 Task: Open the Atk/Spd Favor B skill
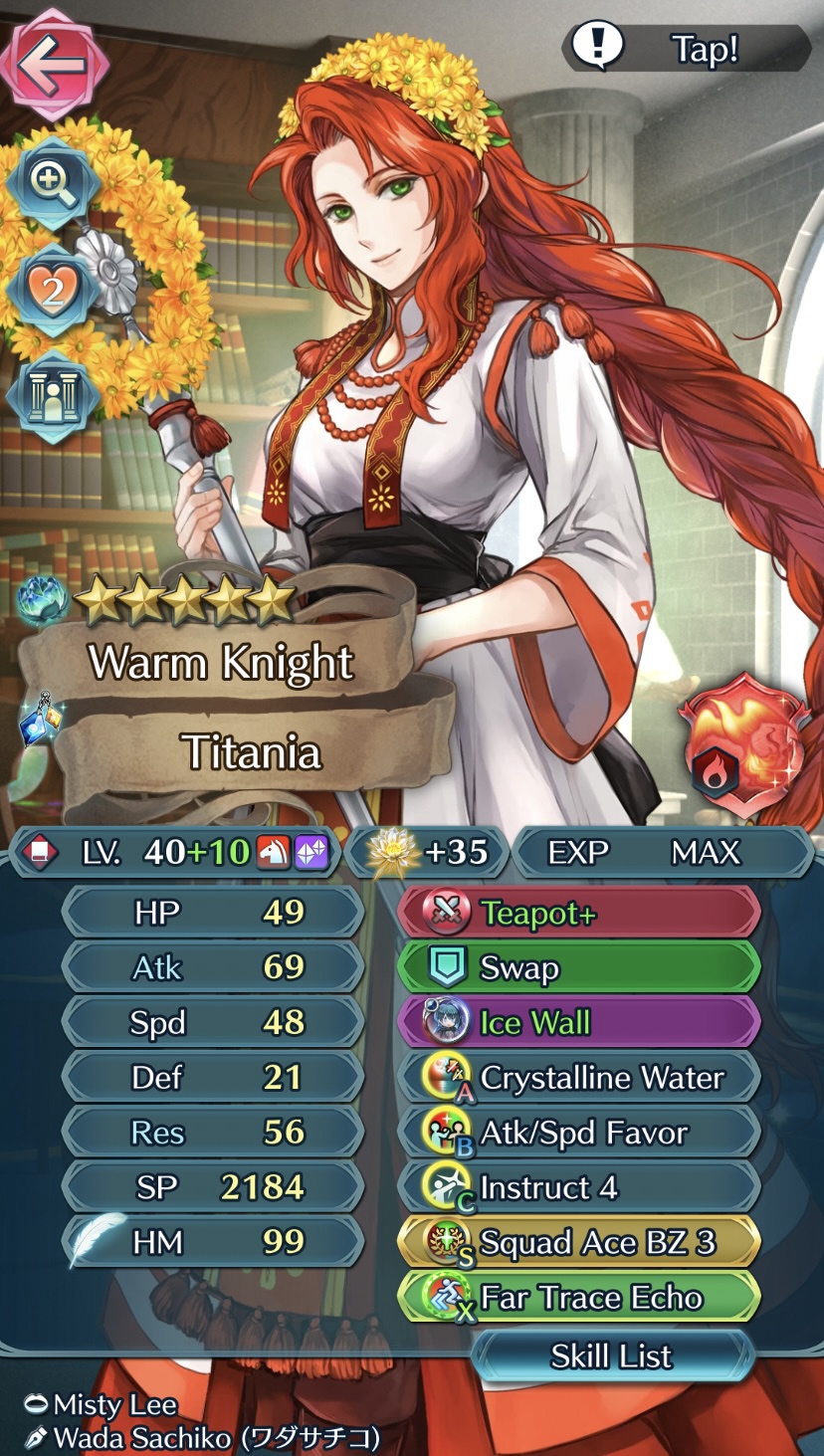(579, 1133)
